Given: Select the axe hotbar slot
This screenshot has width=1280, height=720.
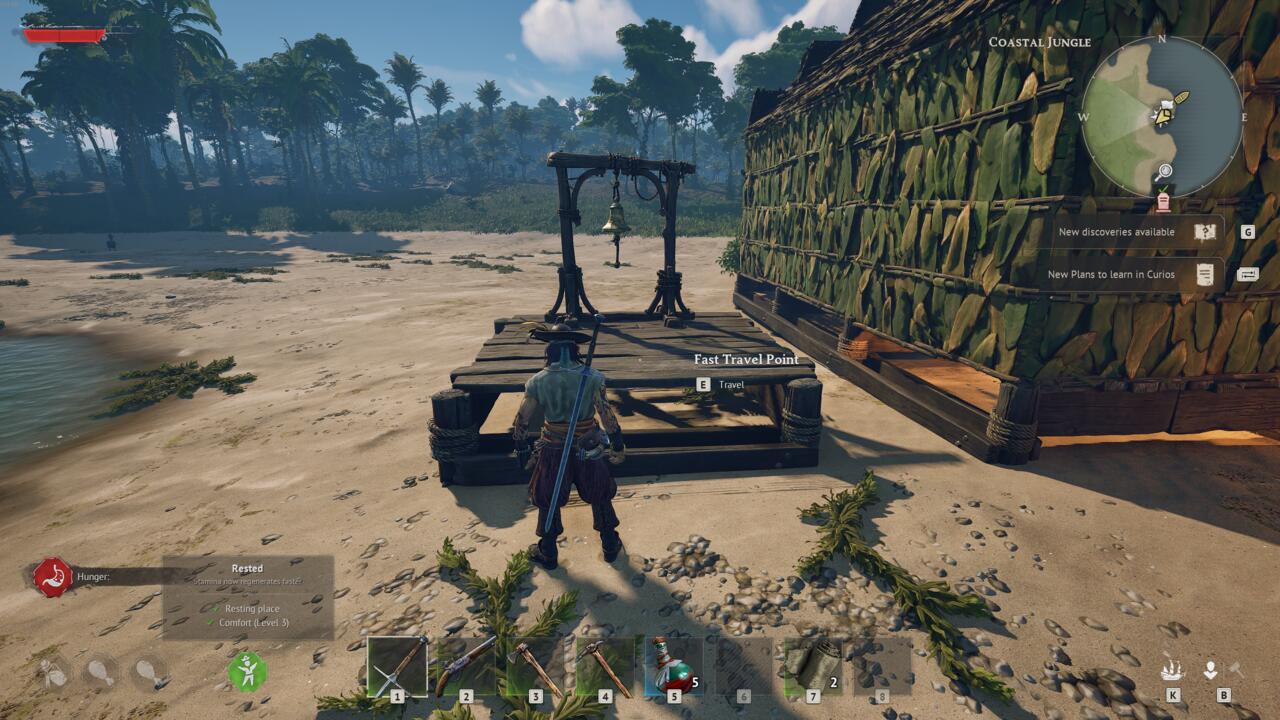Looking at the screenshot, I should click(x=535, y=667).
